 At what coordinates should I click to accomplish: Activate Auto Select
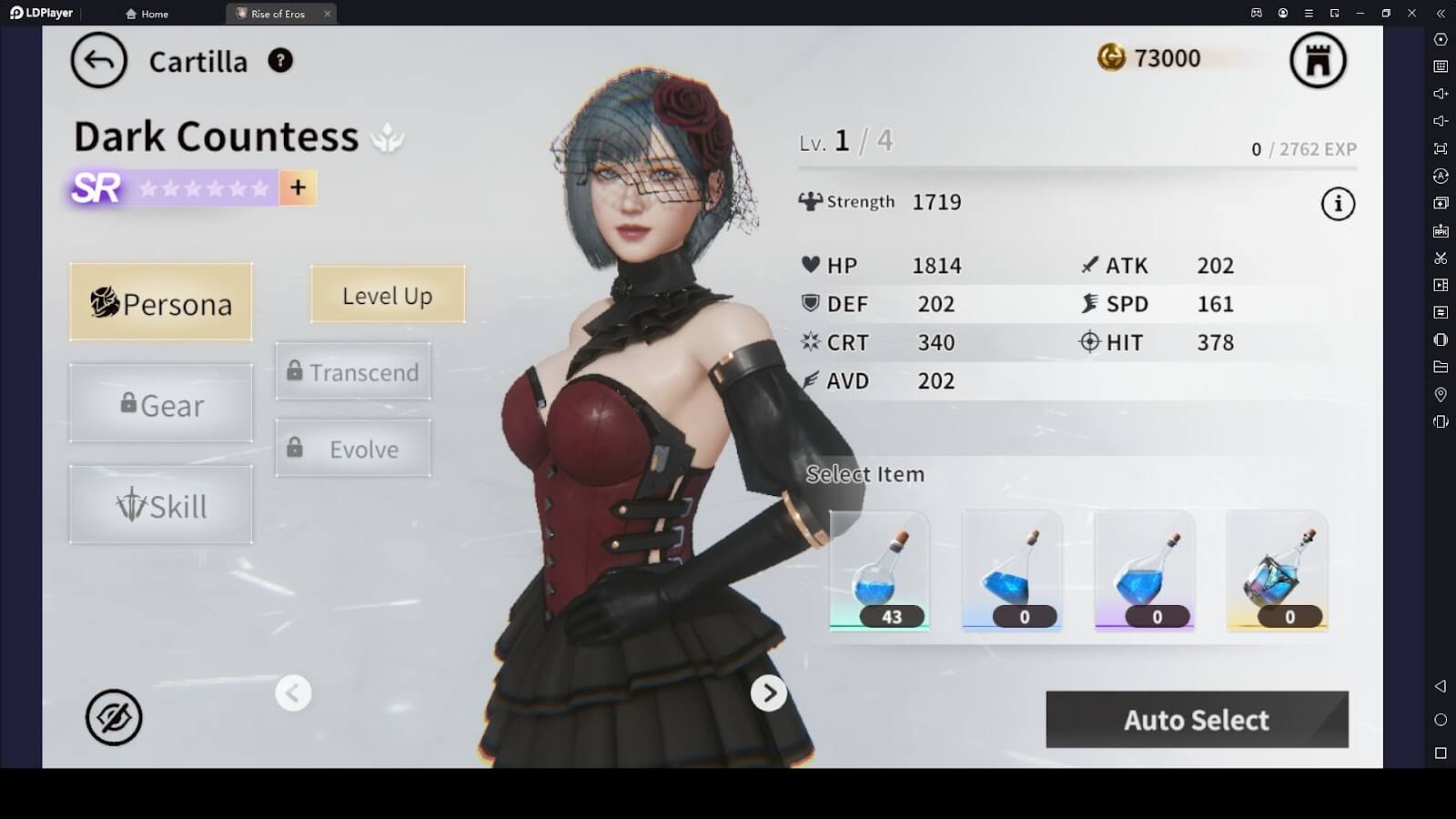coord(1197,720)
